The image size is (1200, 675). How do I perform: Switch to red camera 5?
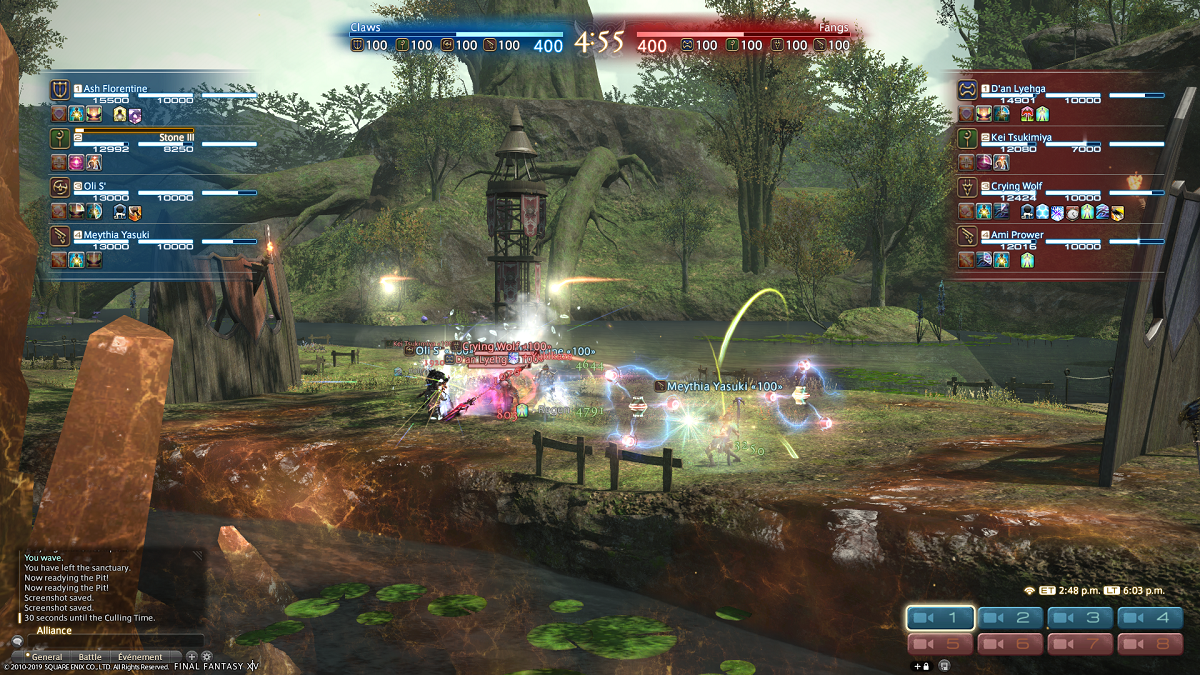tap(940, 645)
